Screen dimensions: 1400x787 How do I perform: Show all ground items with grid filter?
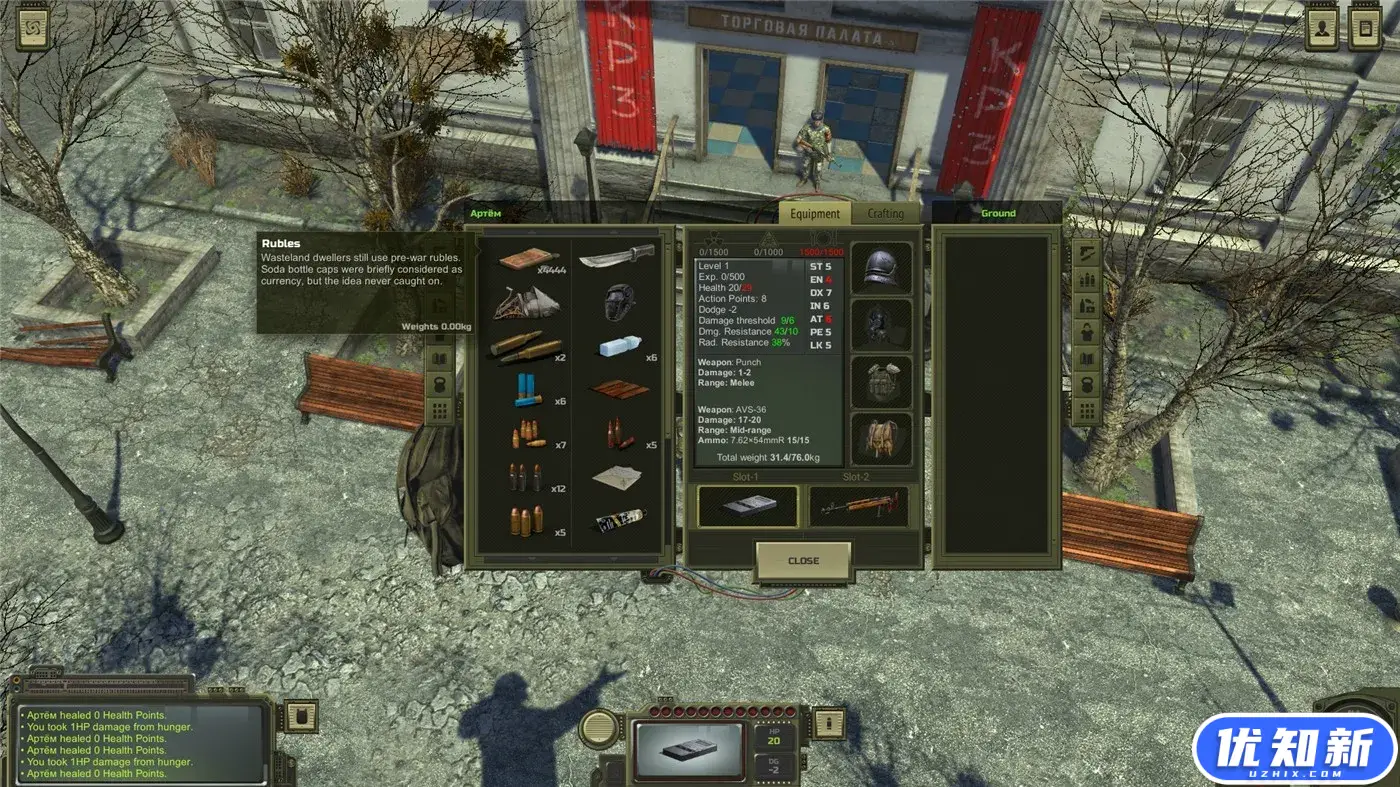(1086, 410)
